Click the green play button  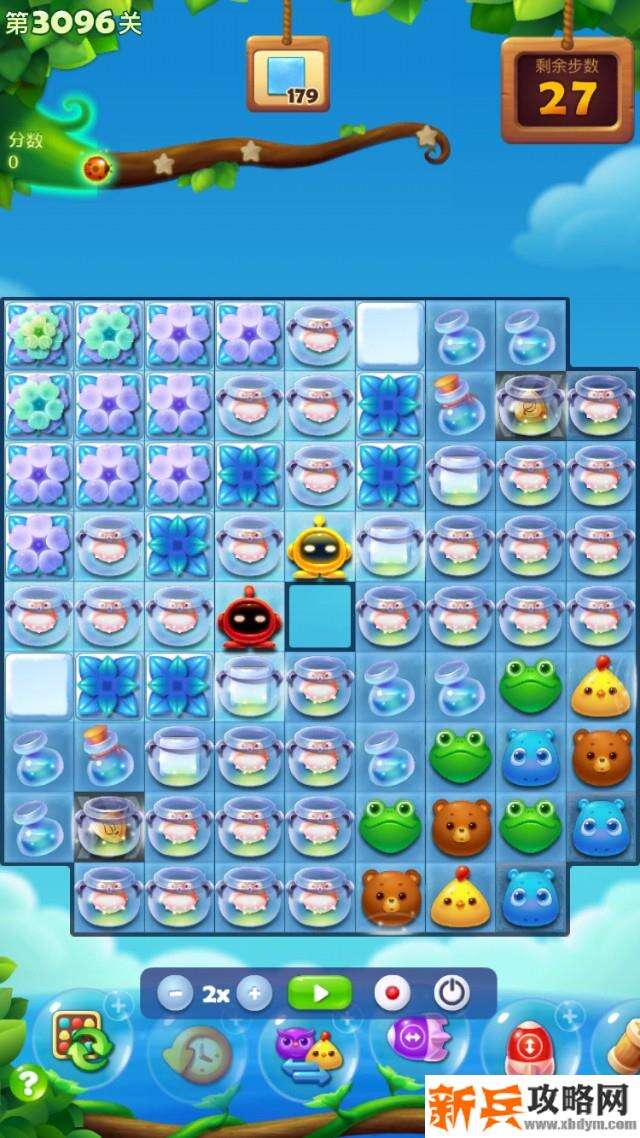click(x=319, y=994)
